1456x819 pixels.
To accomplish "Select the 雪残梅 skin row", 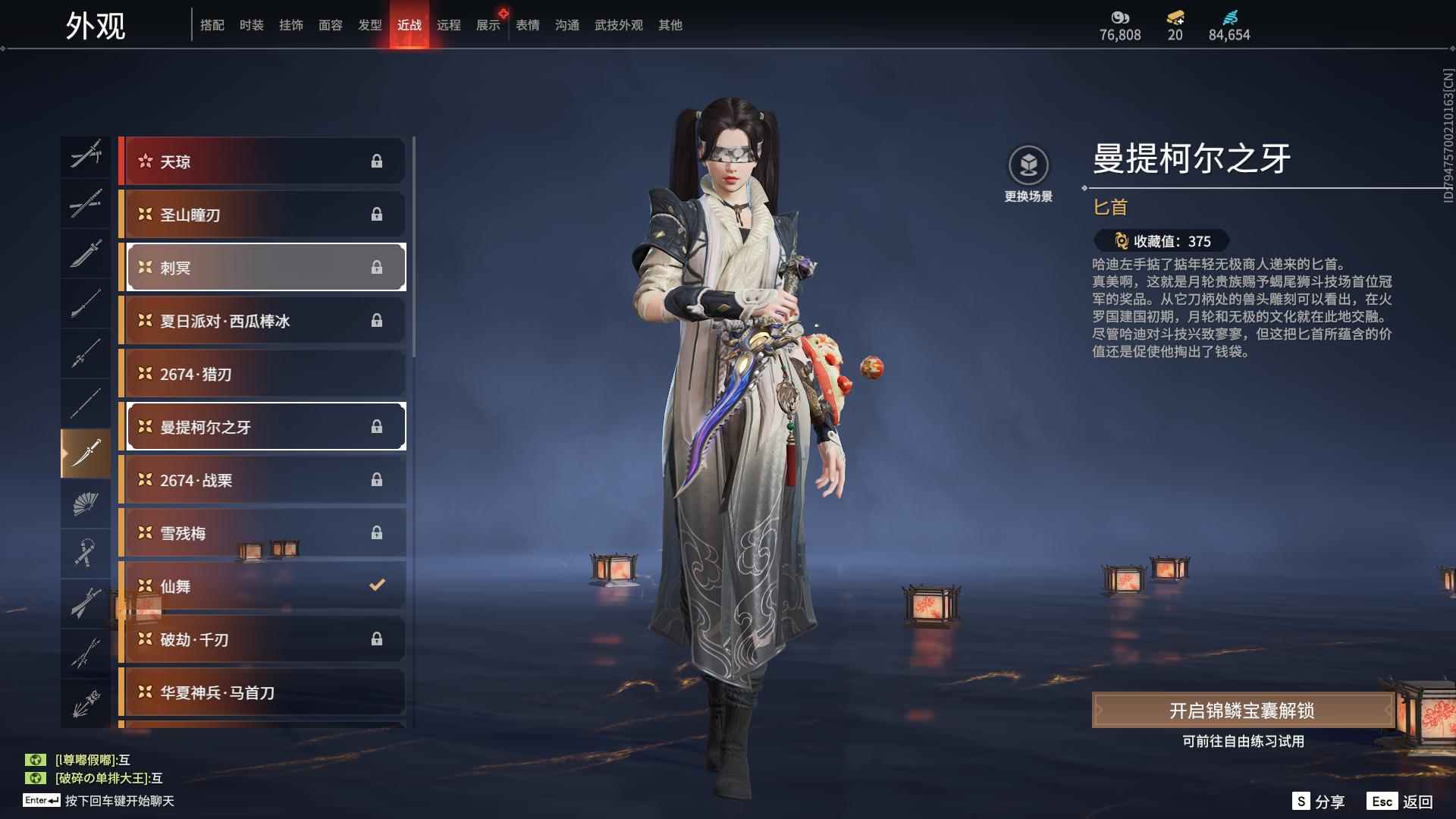I will point(262,533).
